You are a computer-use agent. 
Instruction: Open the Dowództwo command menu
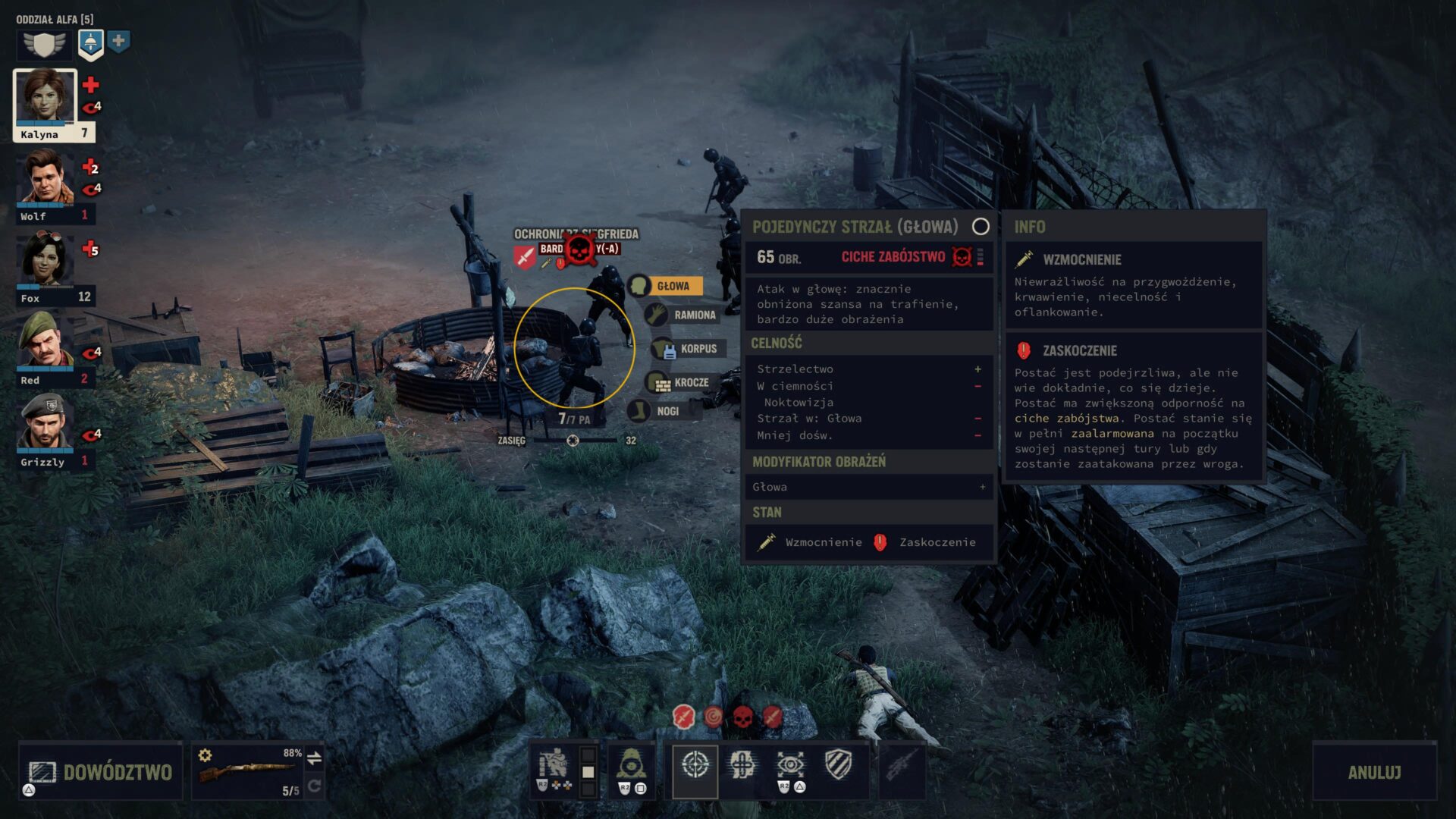[x=101, y=772]
